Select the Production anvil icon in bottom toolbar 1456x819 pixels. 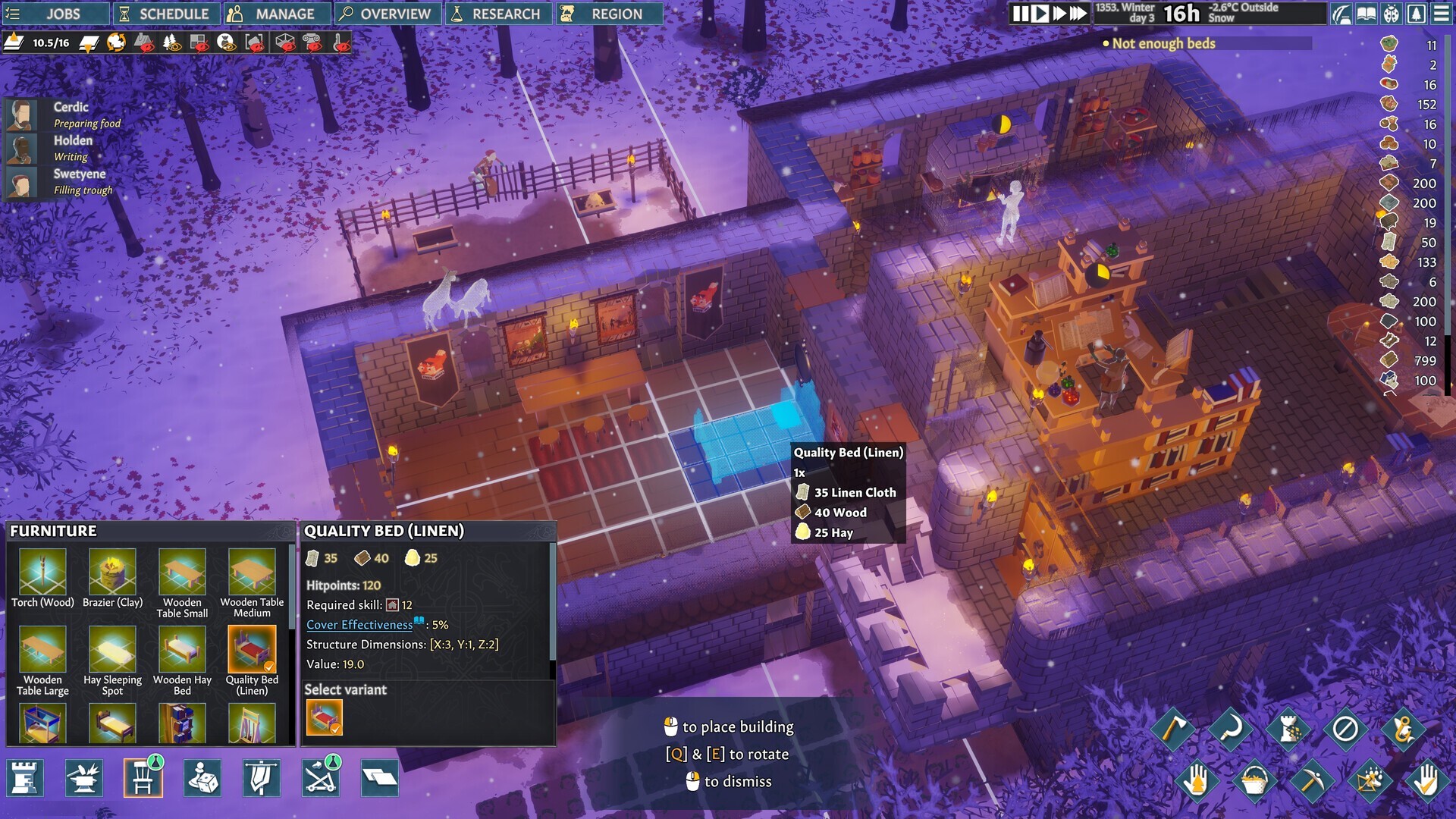tap(86, 778)
